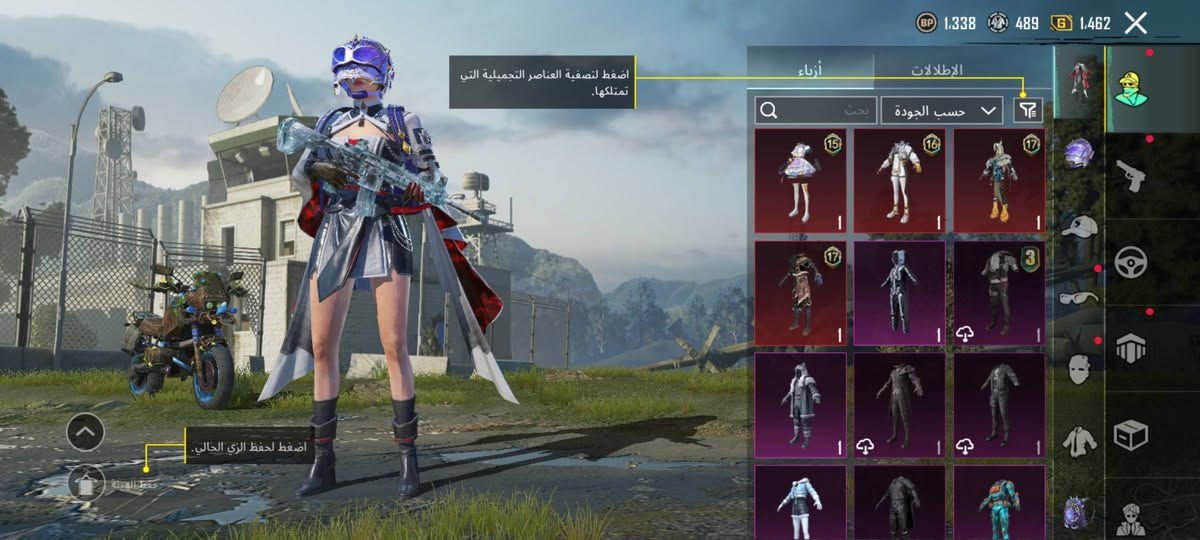The height and width of the screenshot is (540, 1200).
Task: Switch to the الإطلالات tab
Action: click(x=935, y=71)
